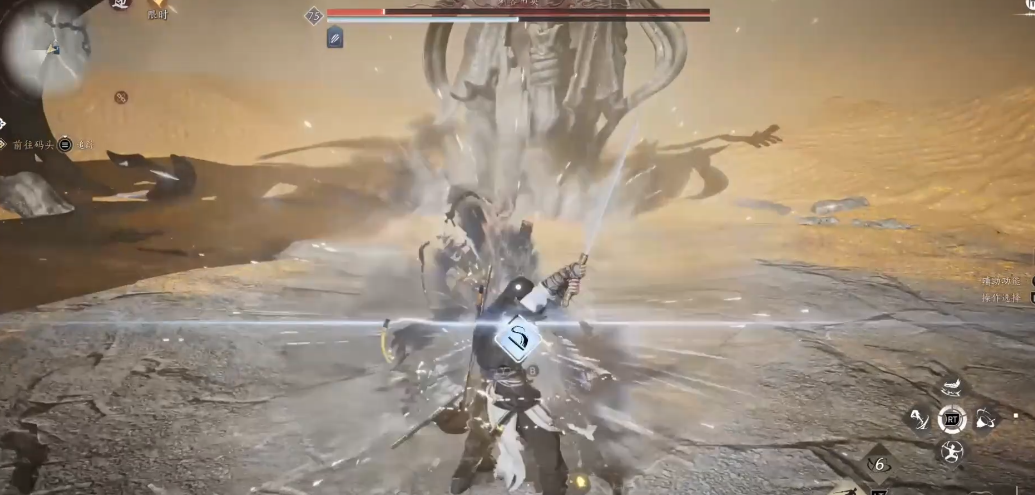
Task: Activate the top skill in the skill wheel
Action: click(951, 387)
